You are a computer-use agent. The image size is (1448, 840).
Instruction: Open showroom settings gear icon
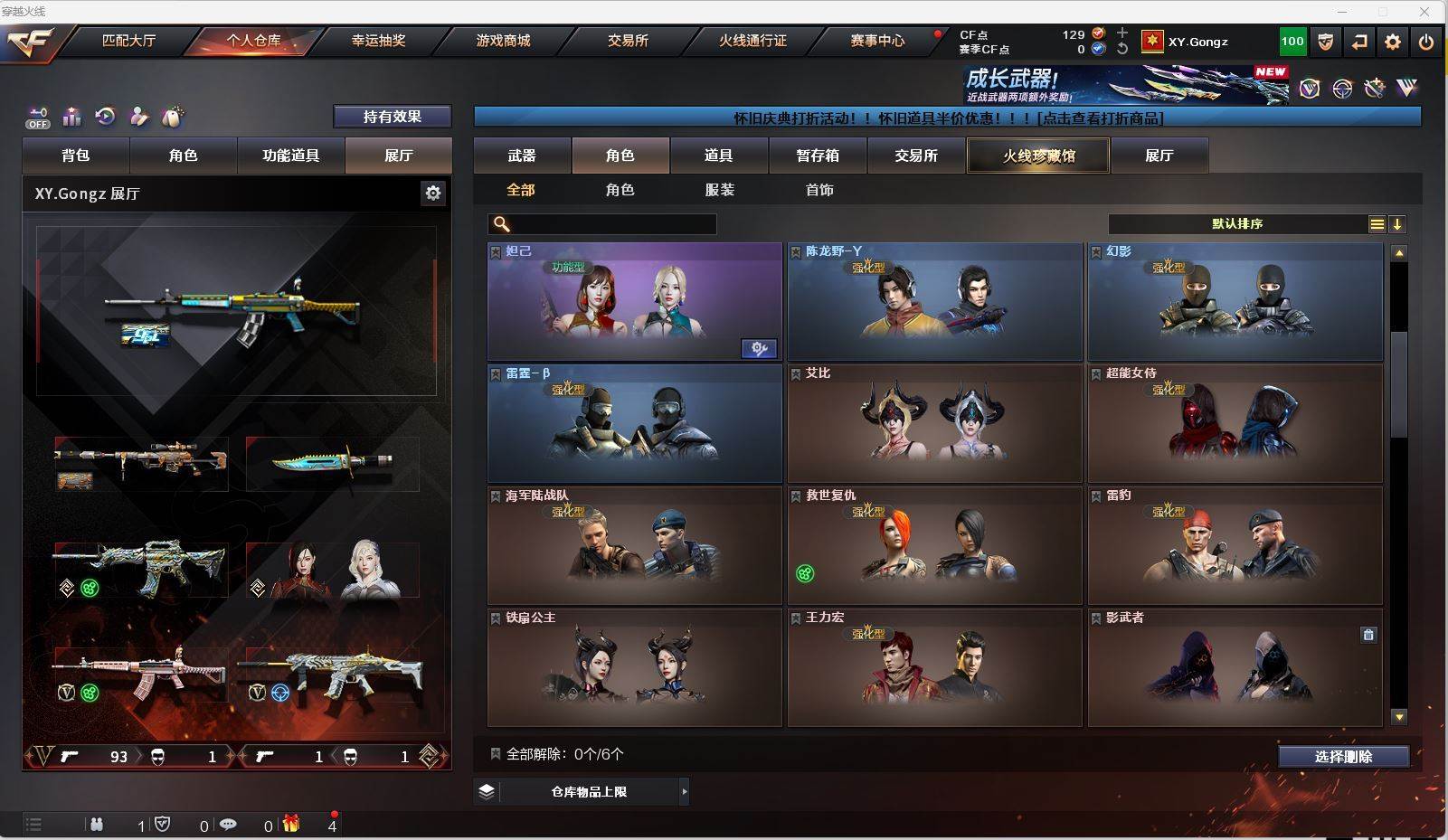point(433,193)
